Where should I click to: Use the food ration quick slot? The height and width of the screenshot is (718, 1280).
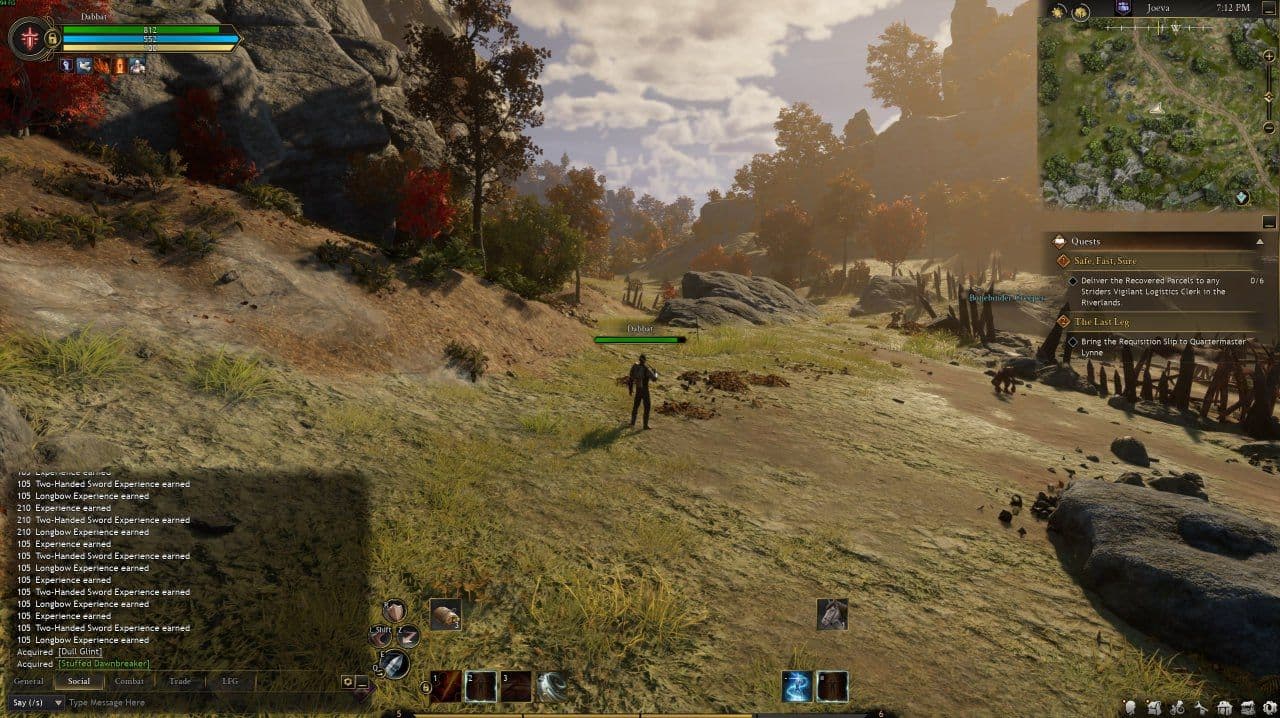(445, 614)
